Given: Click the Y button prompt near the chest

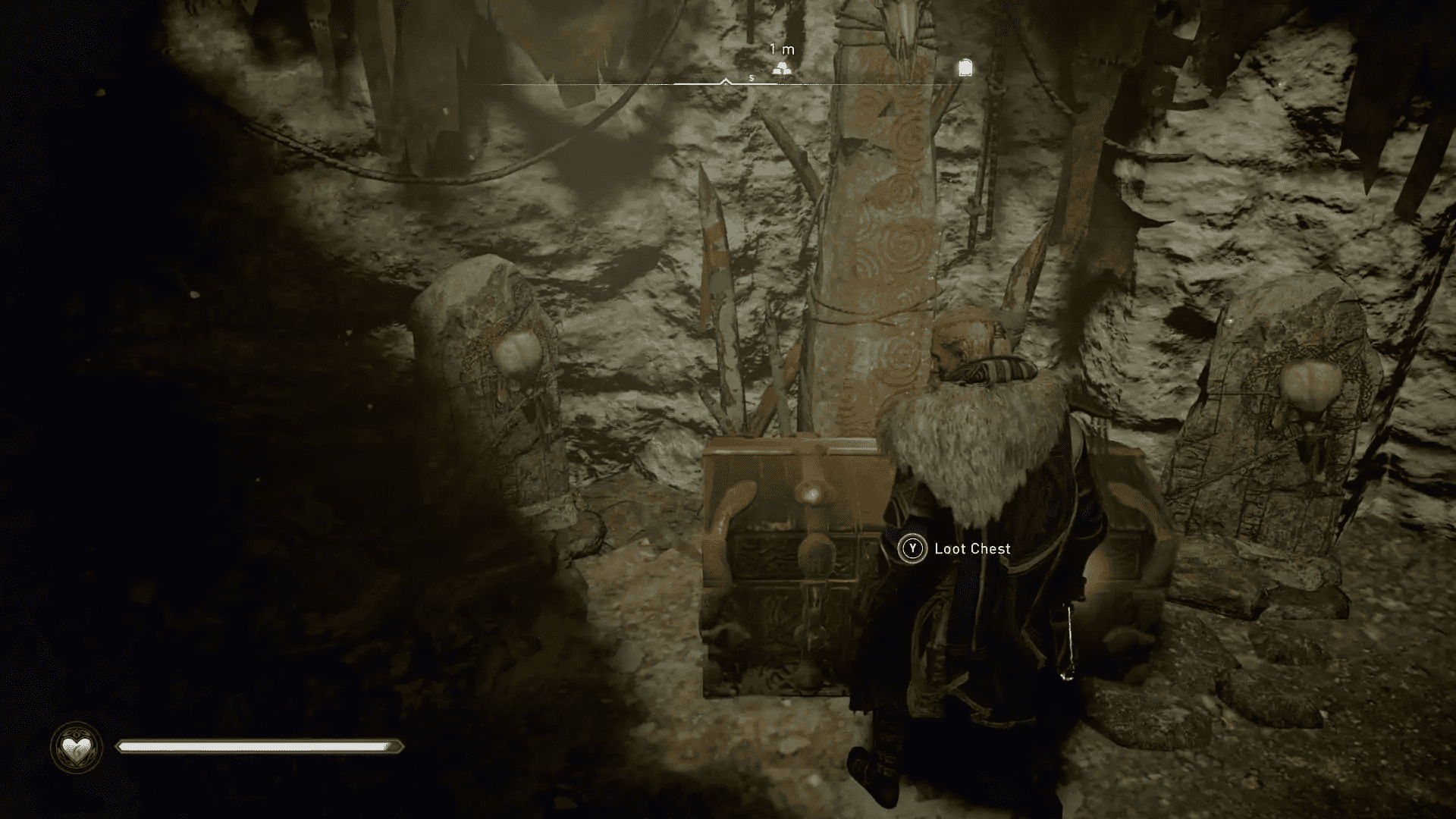Looking at the screenshot, I should pos(912,548).
